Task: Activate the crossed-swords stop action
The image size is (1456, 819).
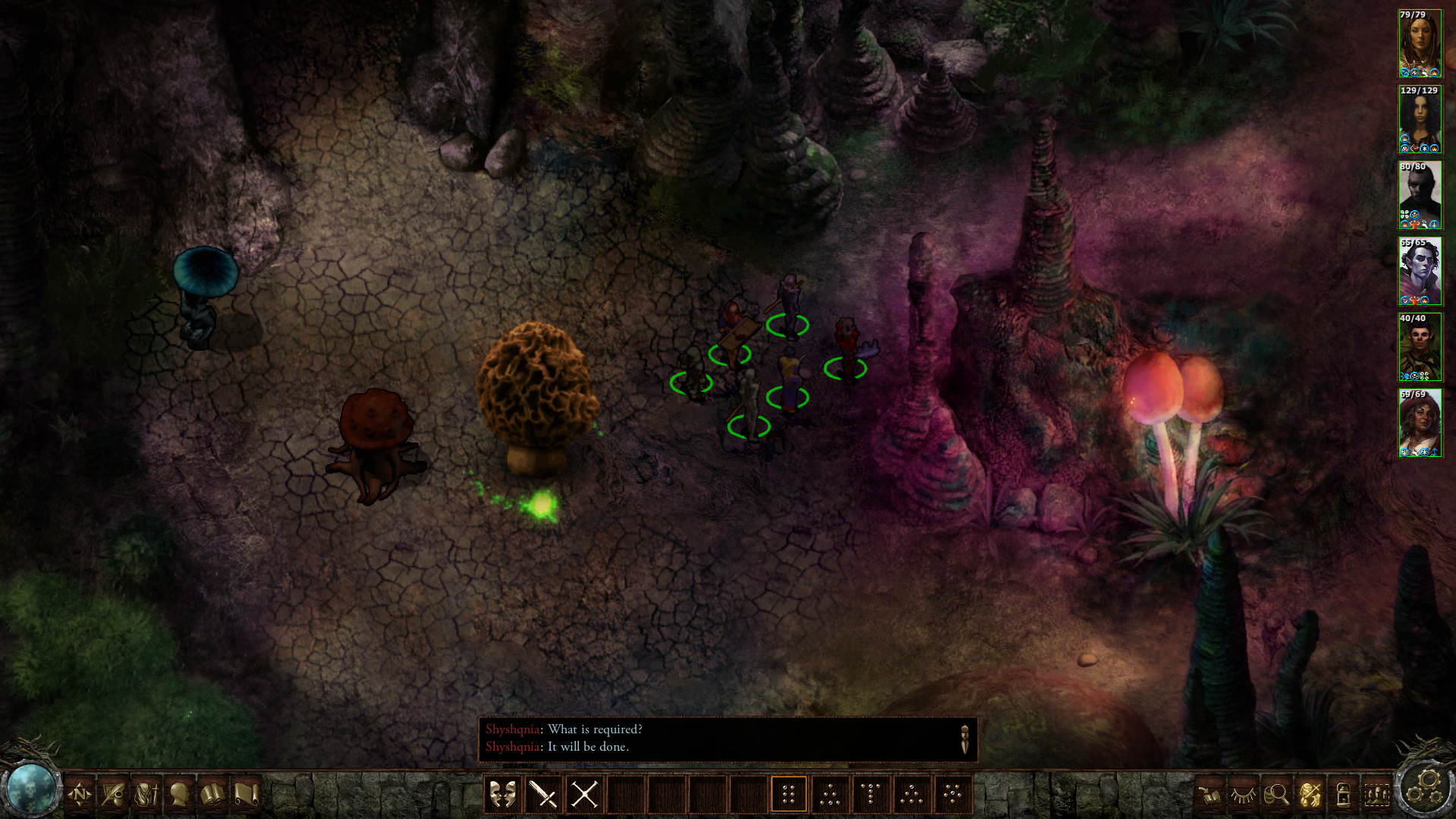Action: pyautogui.click(x=584, y=795)
